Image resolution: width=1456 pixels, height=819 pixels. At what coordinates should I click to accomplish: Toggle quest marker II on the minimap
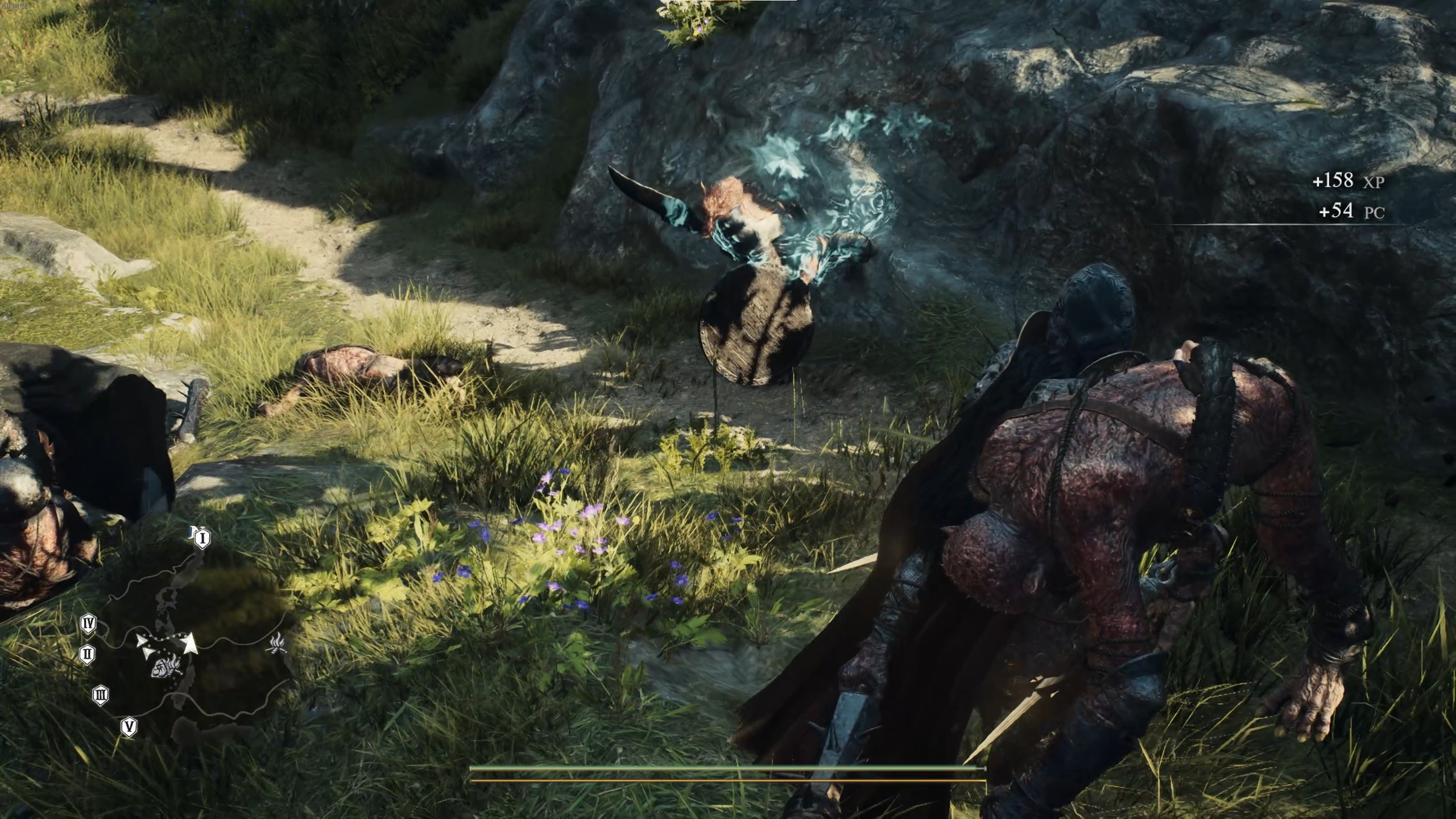tap(87, 653)
